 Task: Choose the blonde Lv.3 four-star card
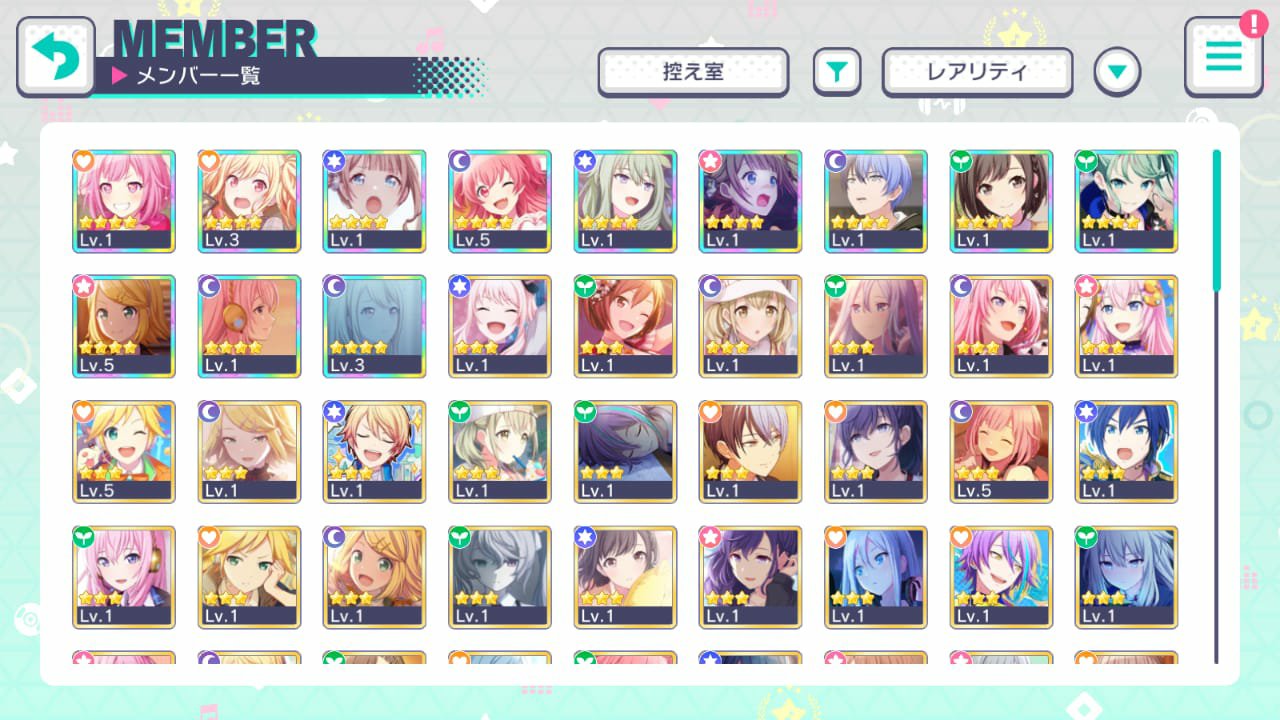click(x=249, y=201)
